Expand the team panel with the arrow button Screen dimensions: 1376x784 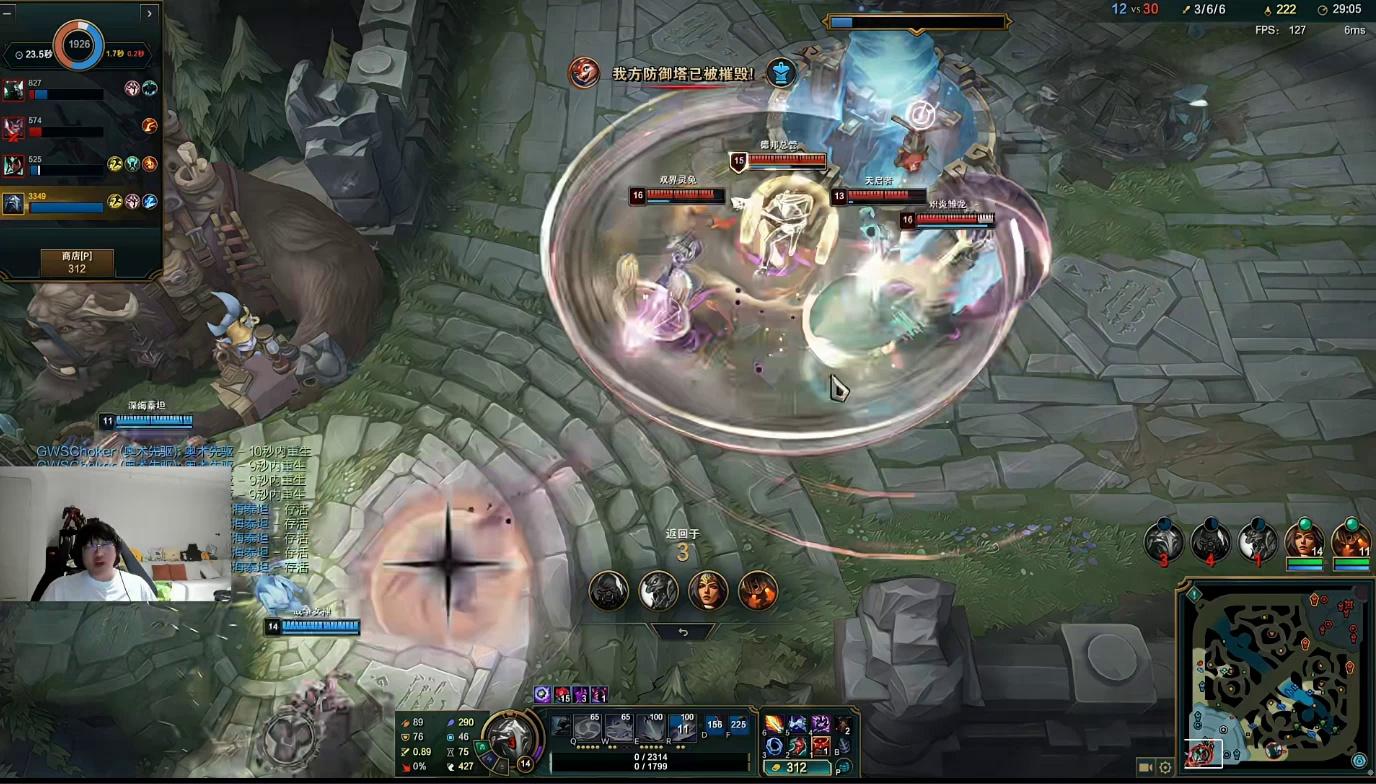coord(149,13)
